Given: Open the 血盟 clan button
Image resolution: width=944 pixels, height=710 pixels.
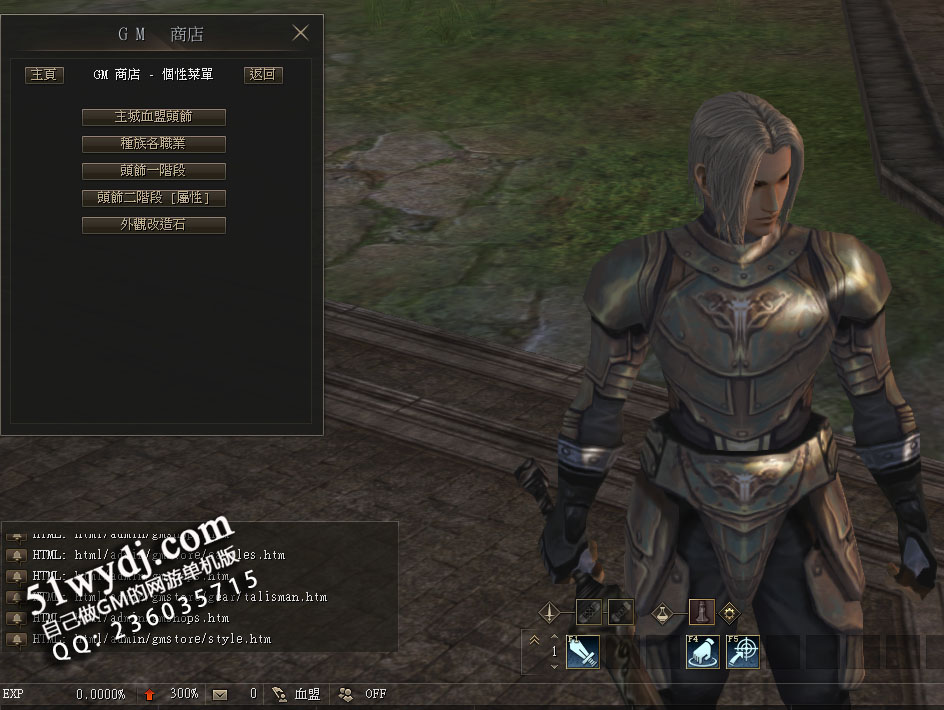Looking at the screenshot, I should [296, 694].
